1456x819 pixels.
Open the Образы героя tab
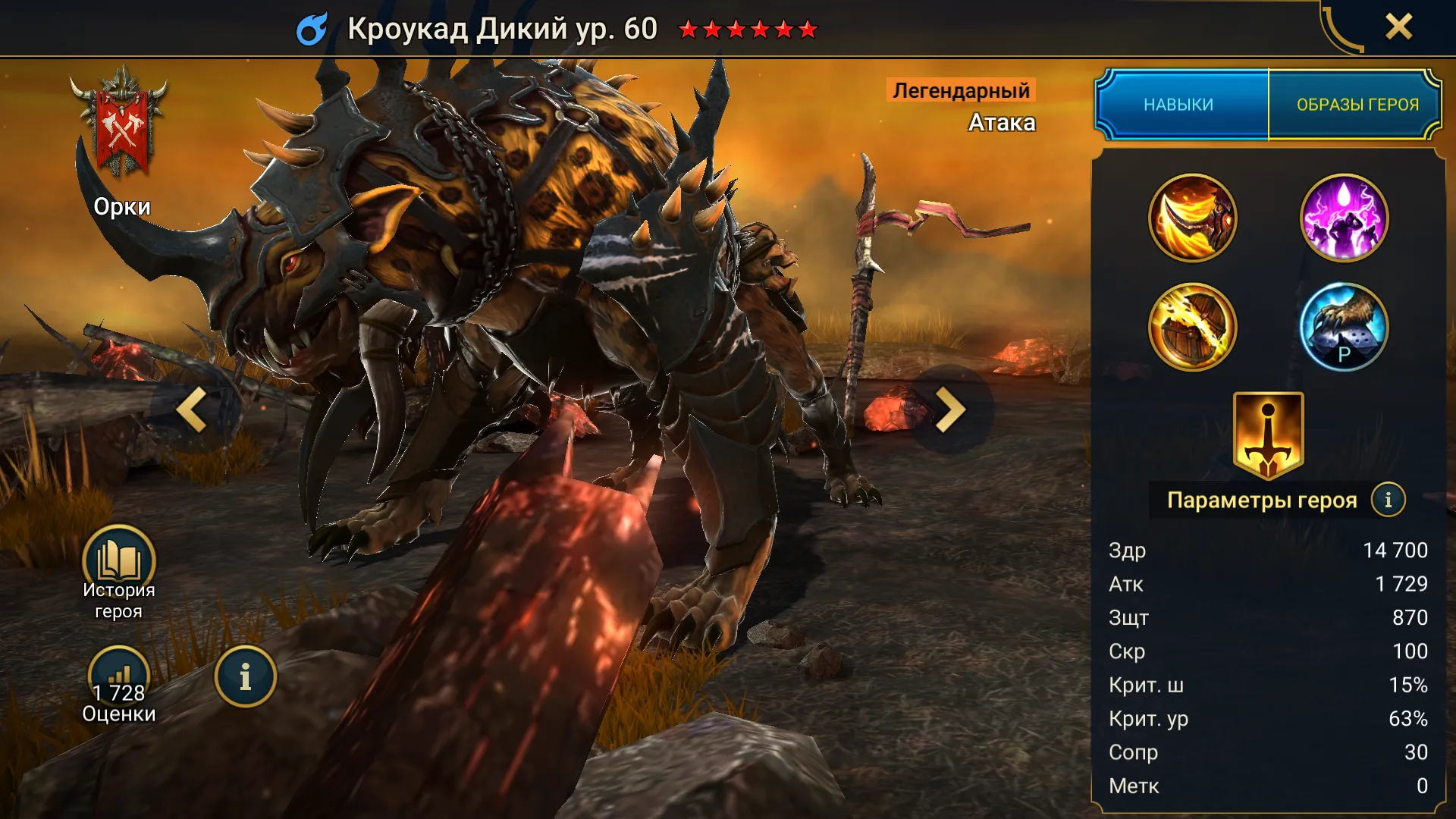click(1357, 105)
